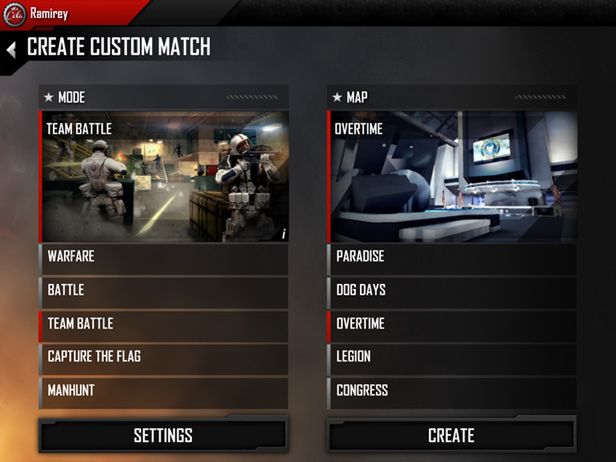Open the Settings button
This screenshot has width=616, height=462.
pyautogui.click(x=163, y=435)
